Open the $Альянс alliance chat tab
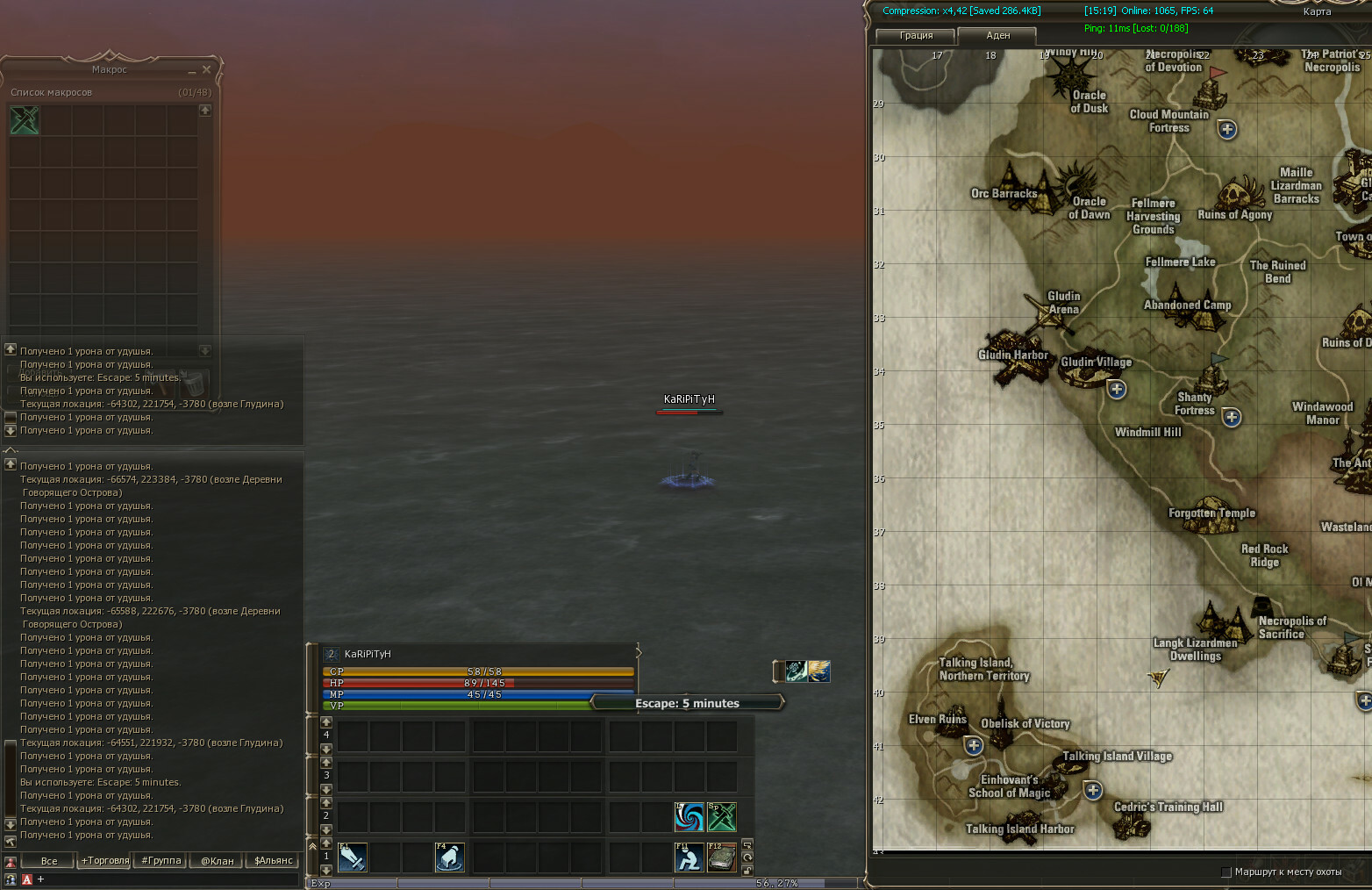Viewport: 1372px width, 890px height. (273, 861)
